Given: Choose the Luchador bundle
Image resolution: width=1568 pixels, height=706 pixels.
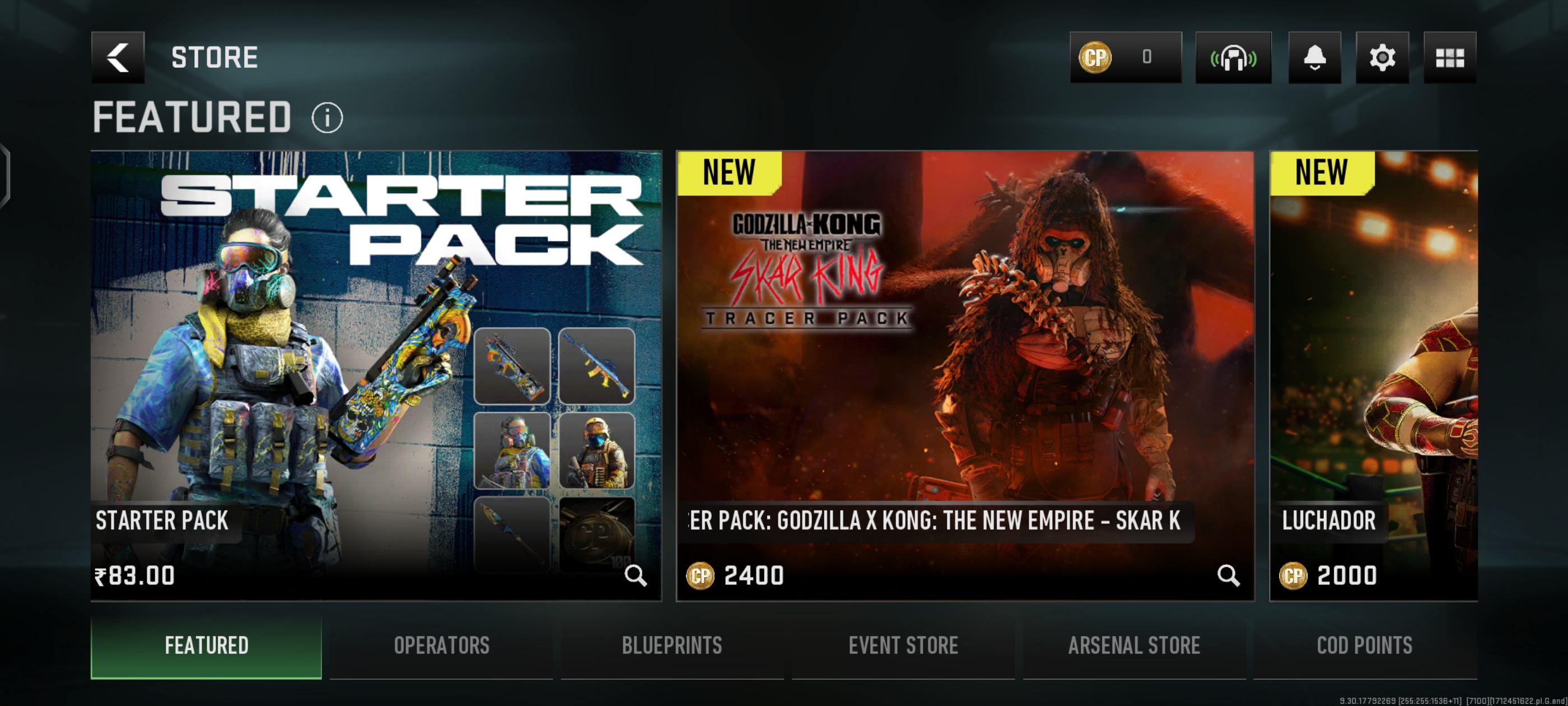Looking at the screenshot, I should (x=1373, y=365).
